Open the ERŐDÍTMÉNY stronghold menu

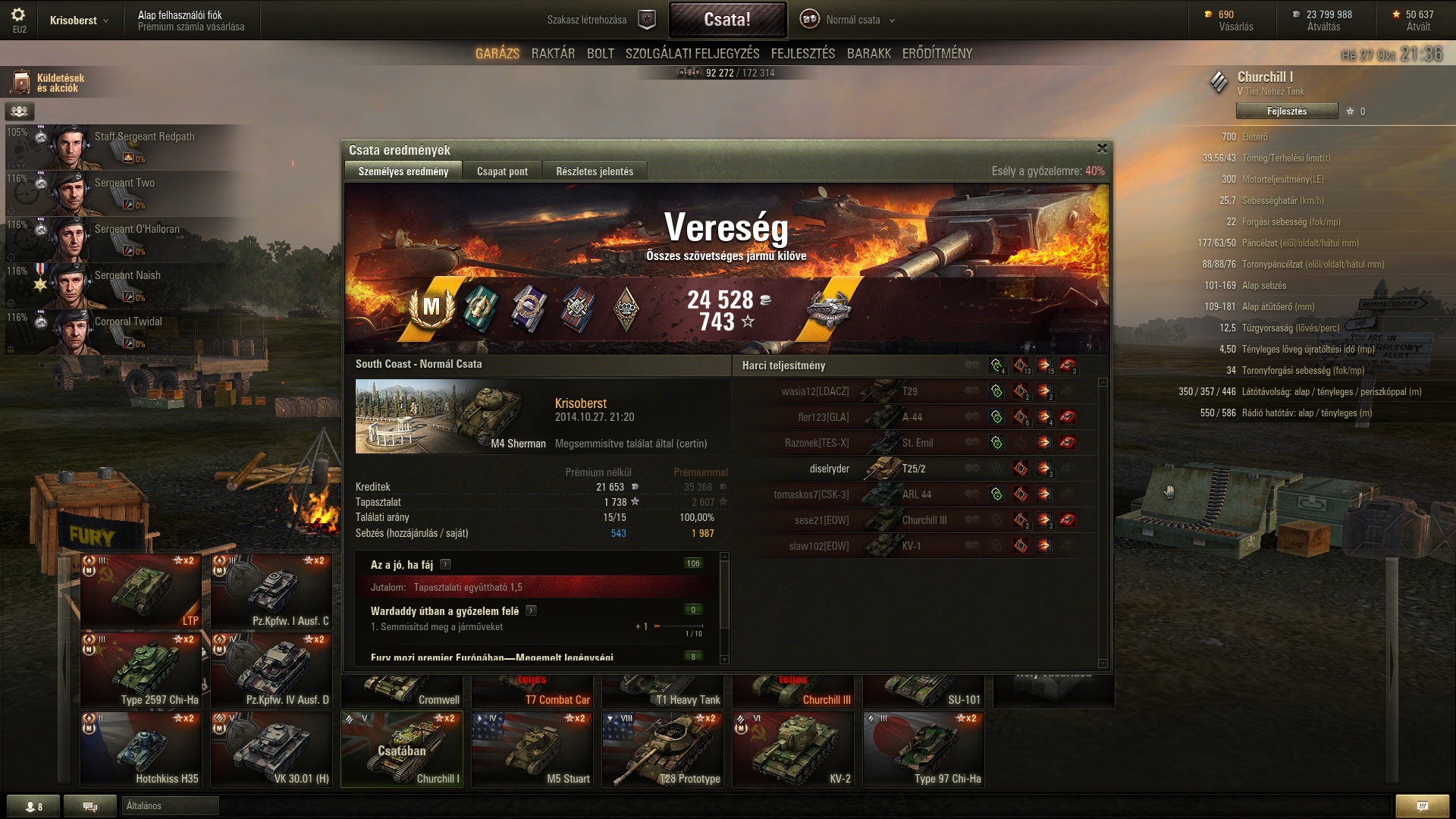click(x=937, y=54)
